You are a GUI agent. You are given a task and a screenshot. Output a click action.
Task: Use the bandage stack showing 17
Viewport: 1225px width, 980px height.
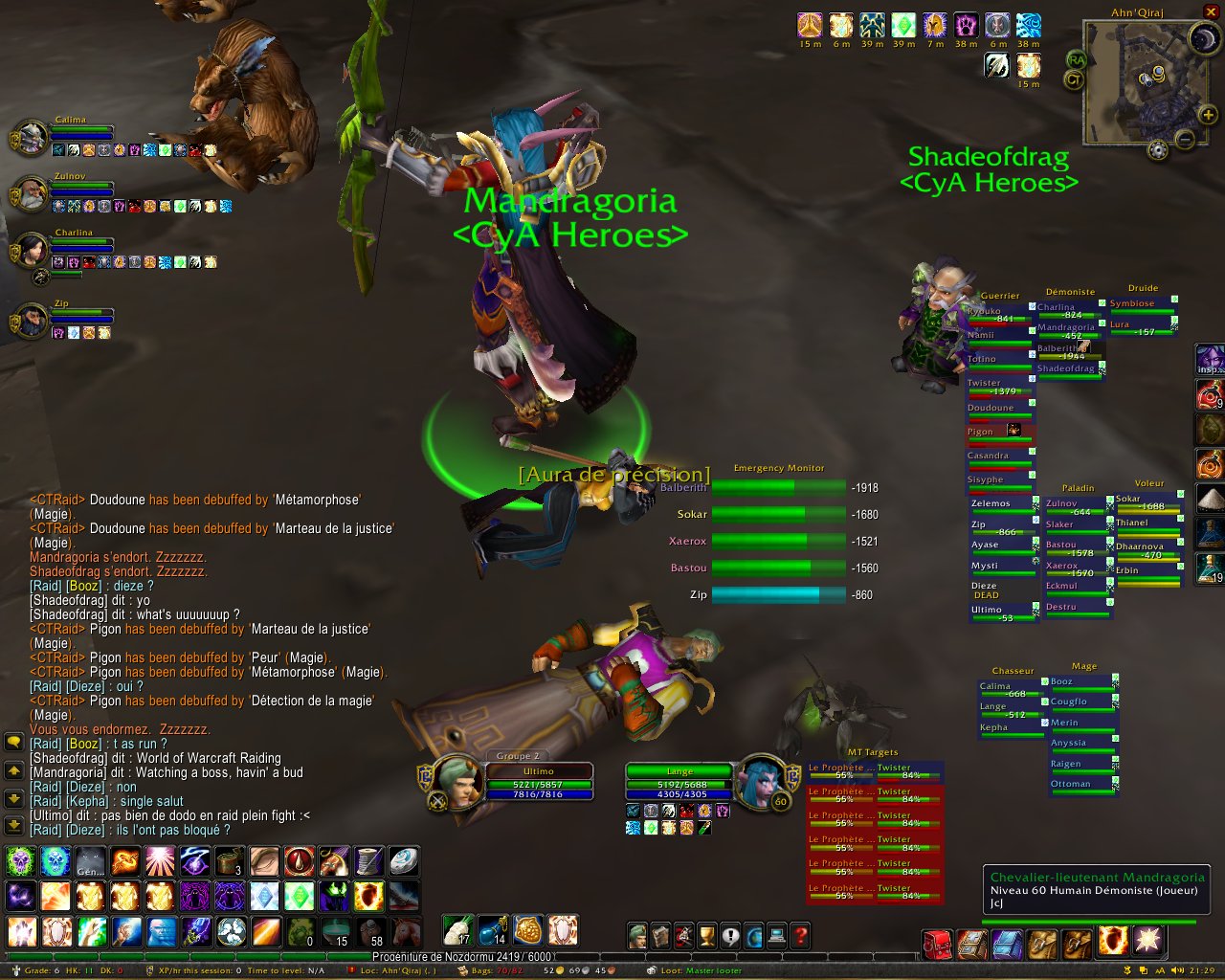(457, 930)
